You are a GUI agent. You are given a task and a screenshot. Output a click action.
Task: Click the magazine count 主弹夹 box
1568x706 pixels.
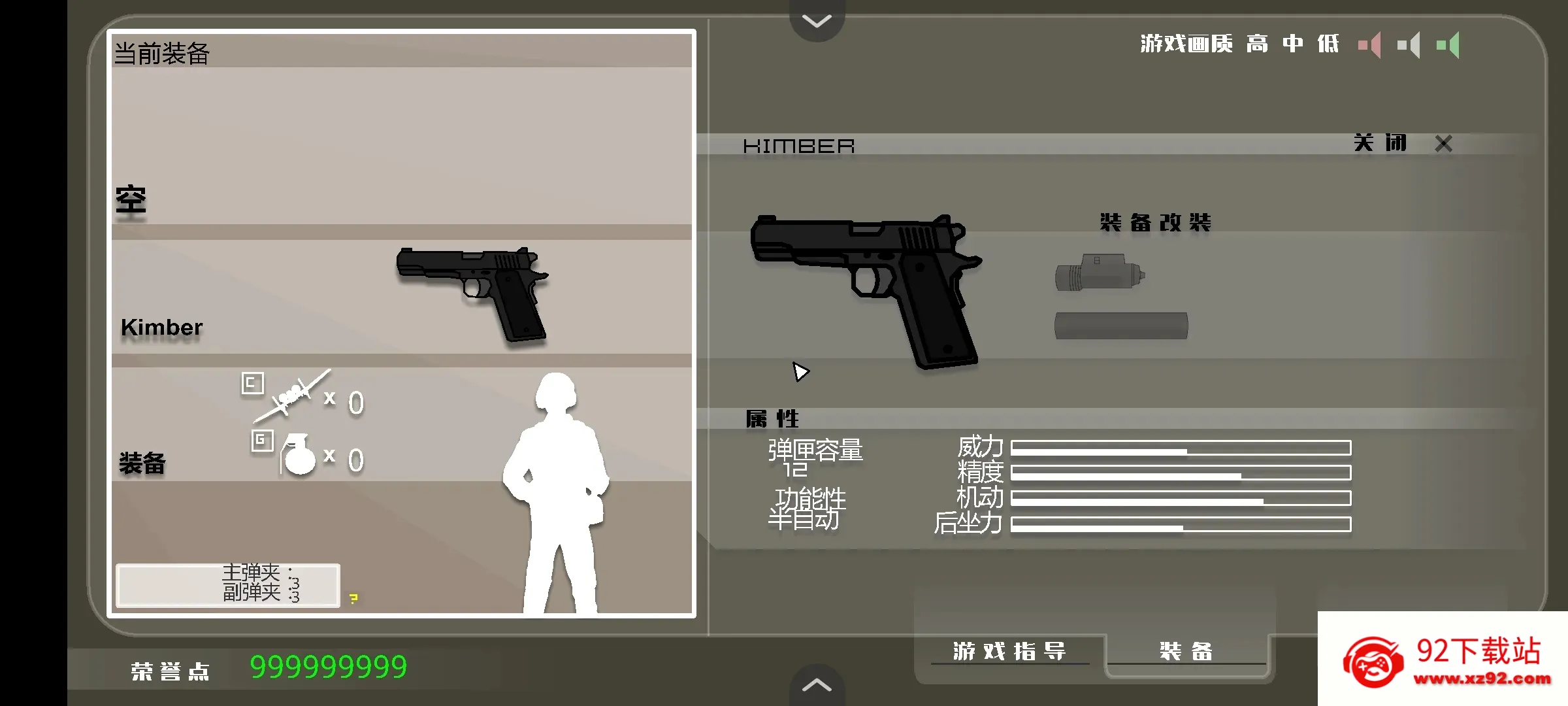(228, 585)
